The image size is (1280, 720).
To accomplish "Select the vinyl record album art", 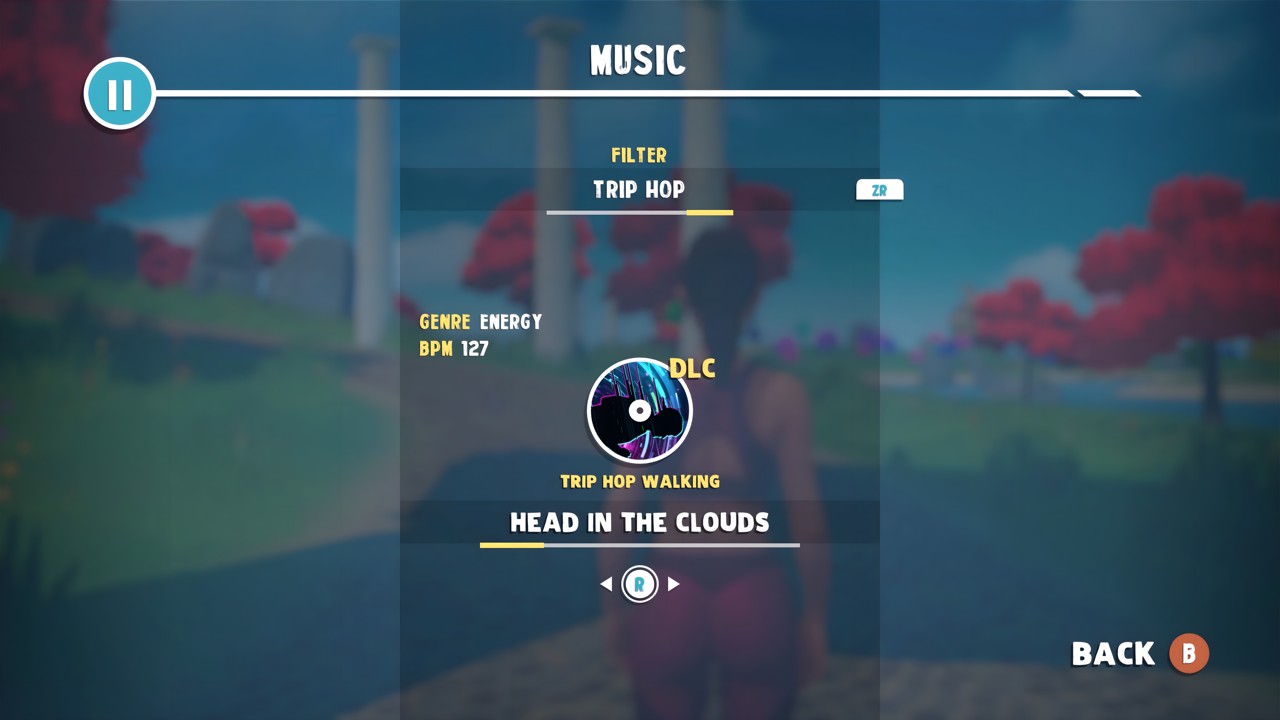I will (x=640, y=410).
